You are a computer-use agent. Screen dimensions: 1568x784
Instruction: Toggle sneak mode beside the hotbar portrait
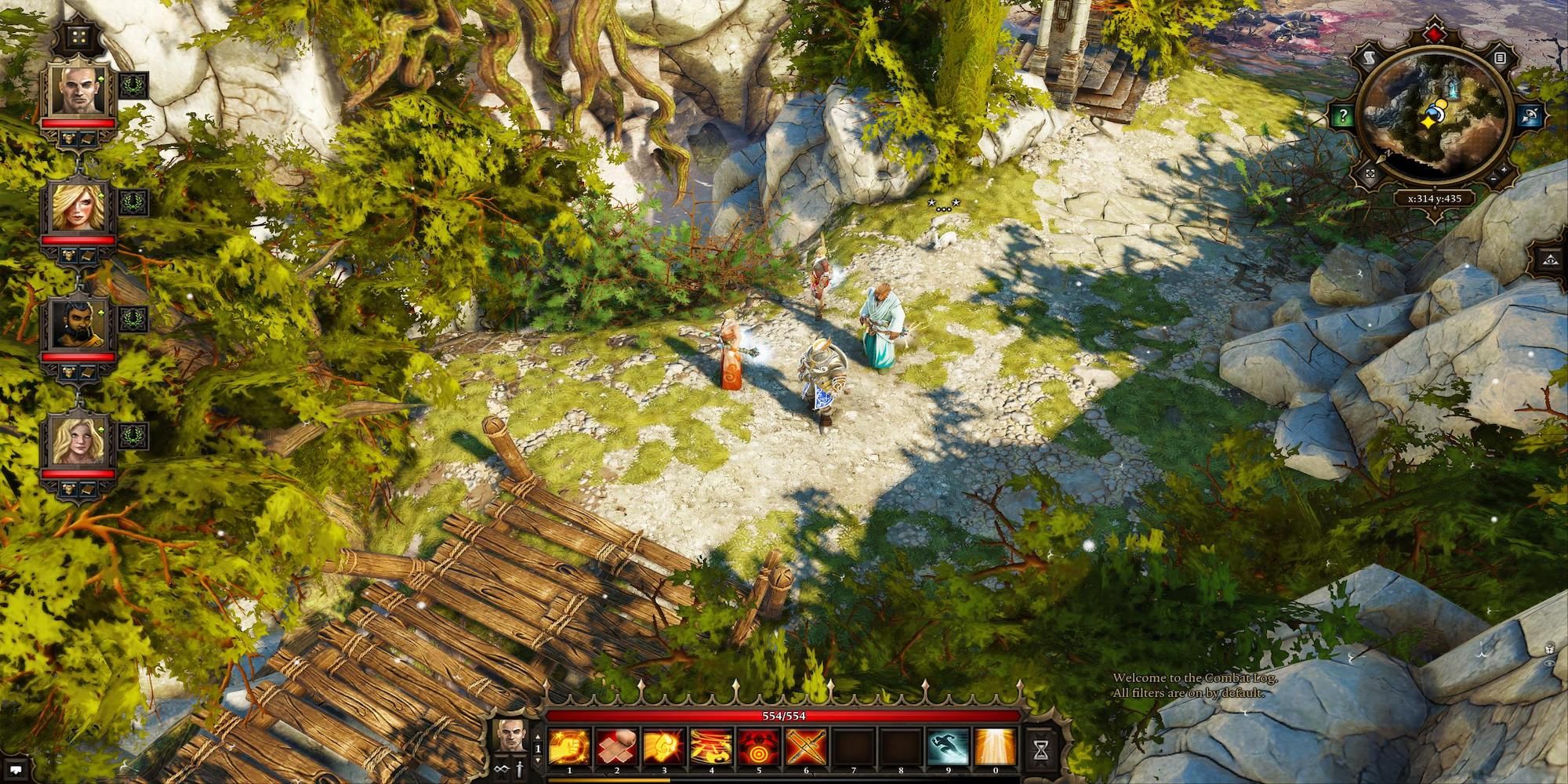(501, 770)
